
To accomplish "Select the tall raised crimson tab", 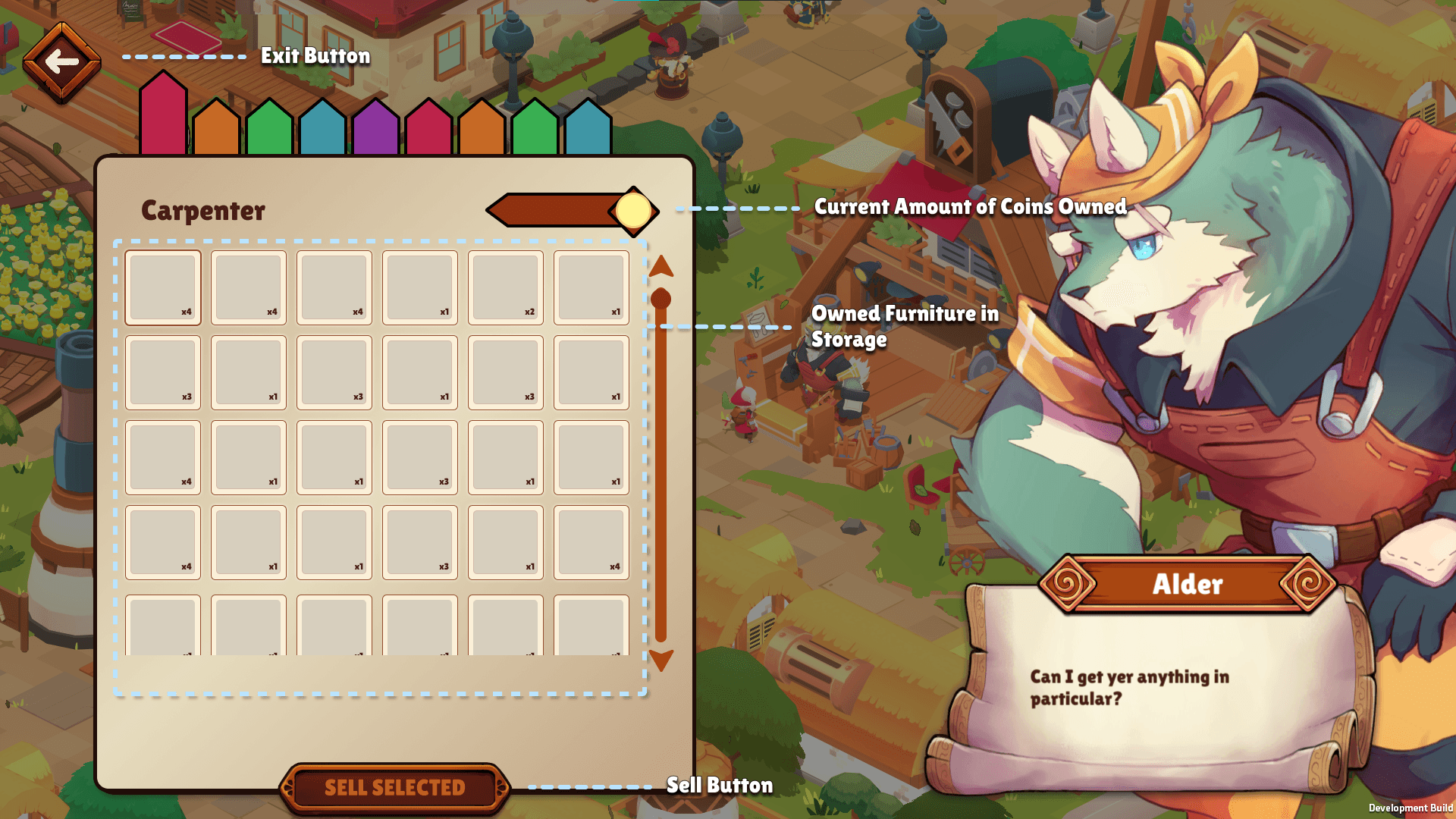I will click(163, 115).
